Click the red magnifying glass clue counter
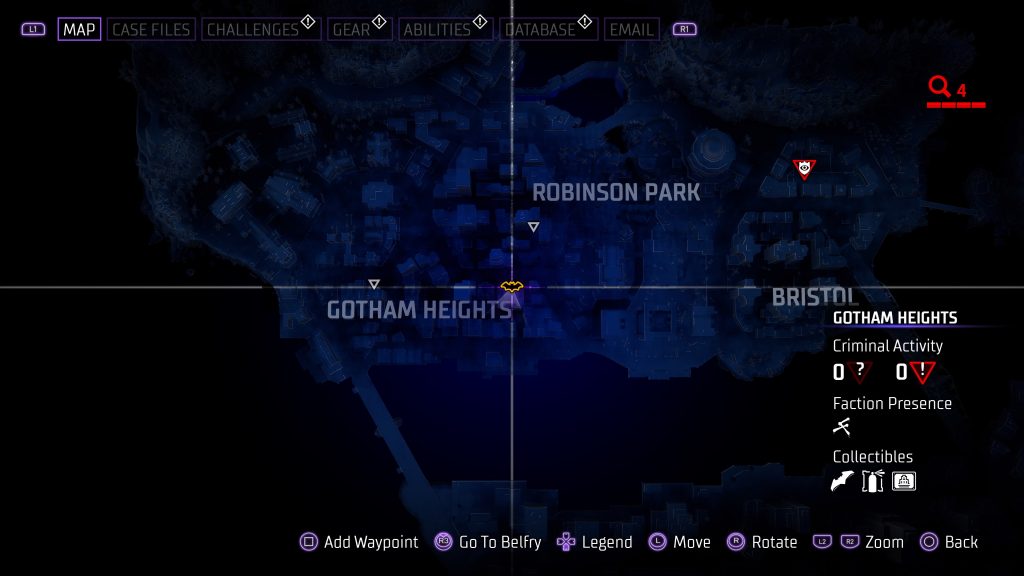This screenshot has height=576, width=1024. click(939, 88)
